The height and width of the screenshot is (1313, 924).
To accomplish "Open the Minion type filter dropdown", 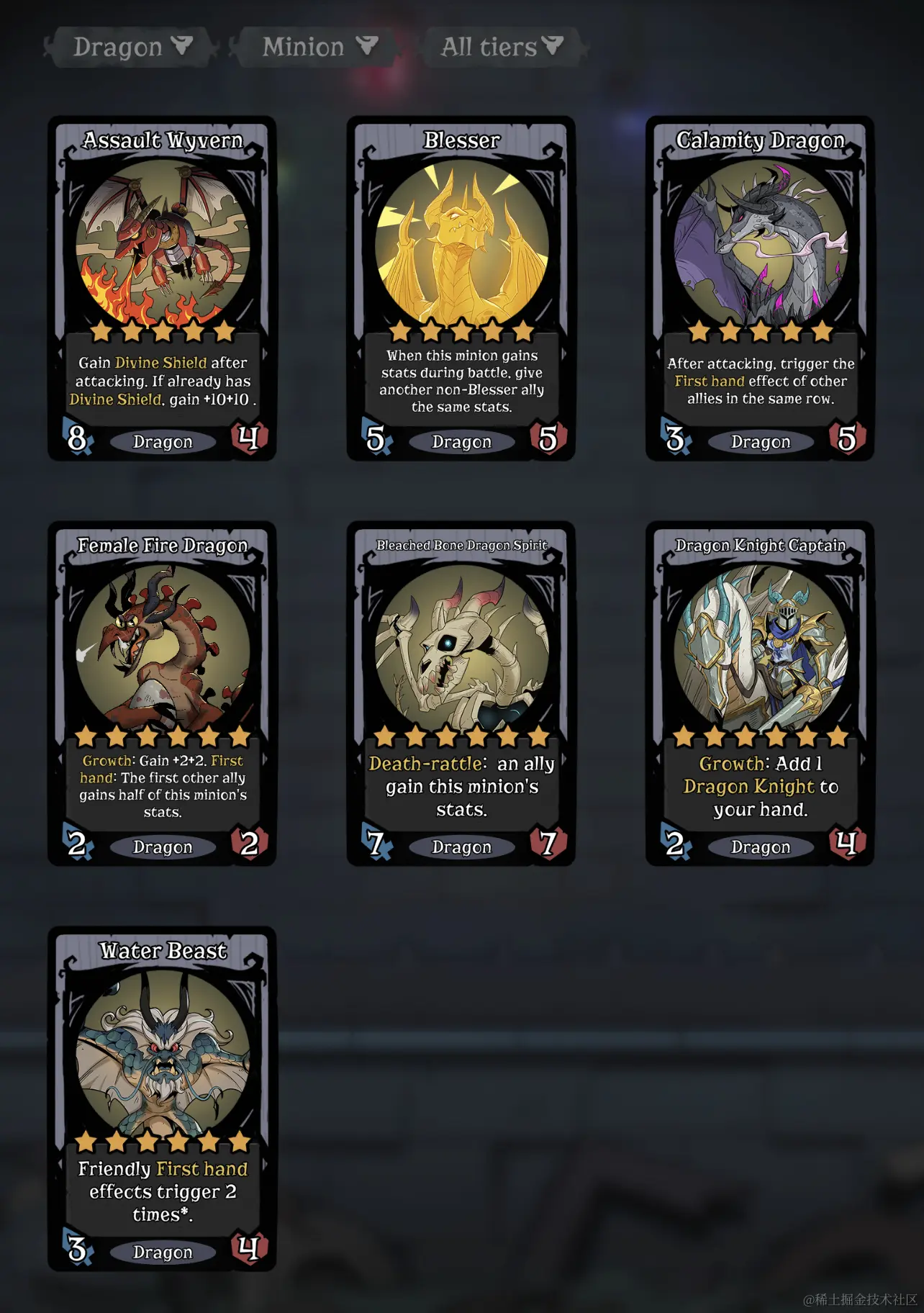I will [317, 48].
